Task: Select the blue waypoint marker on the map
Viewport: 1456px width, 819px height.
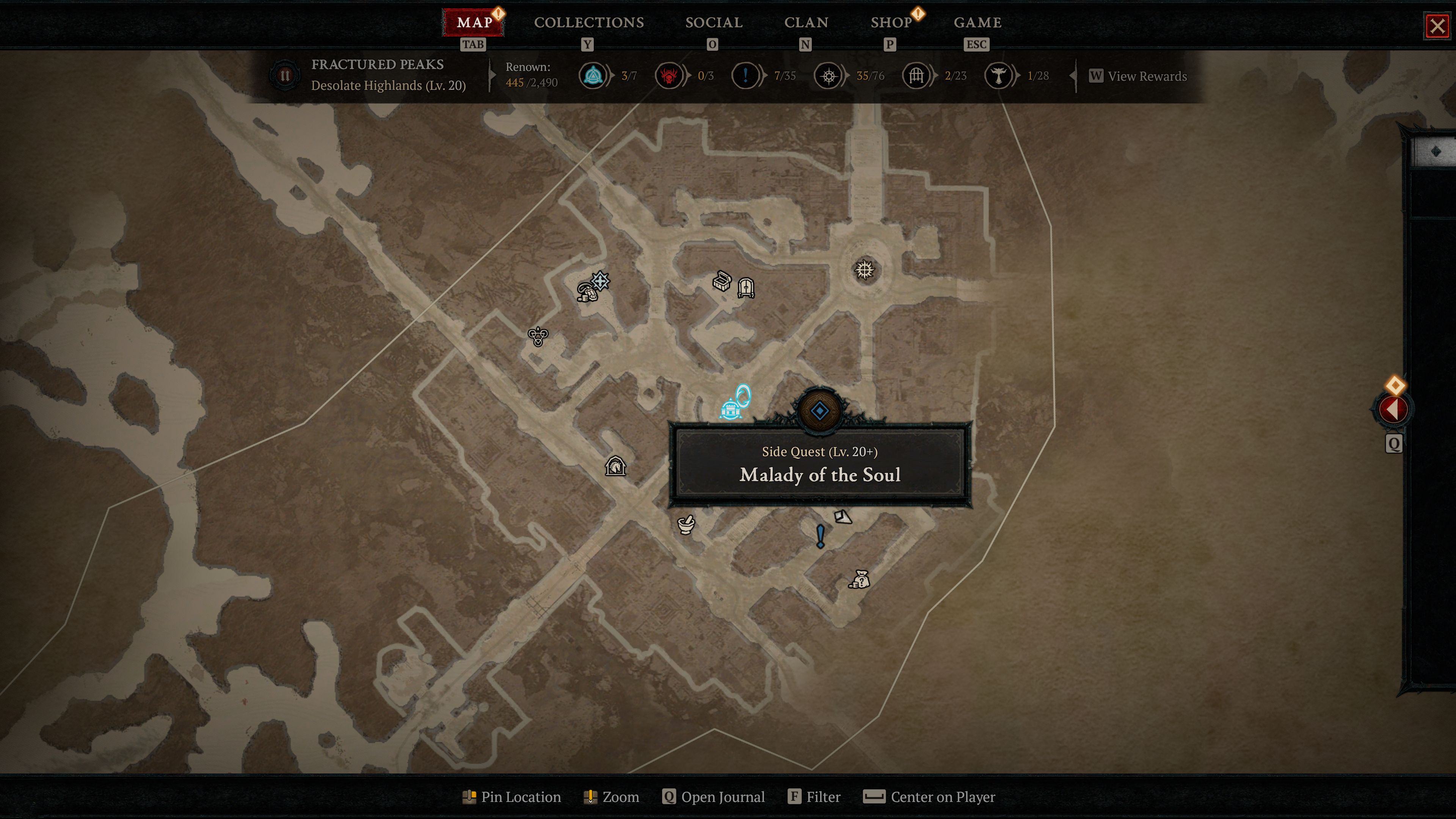Action: 731,408
